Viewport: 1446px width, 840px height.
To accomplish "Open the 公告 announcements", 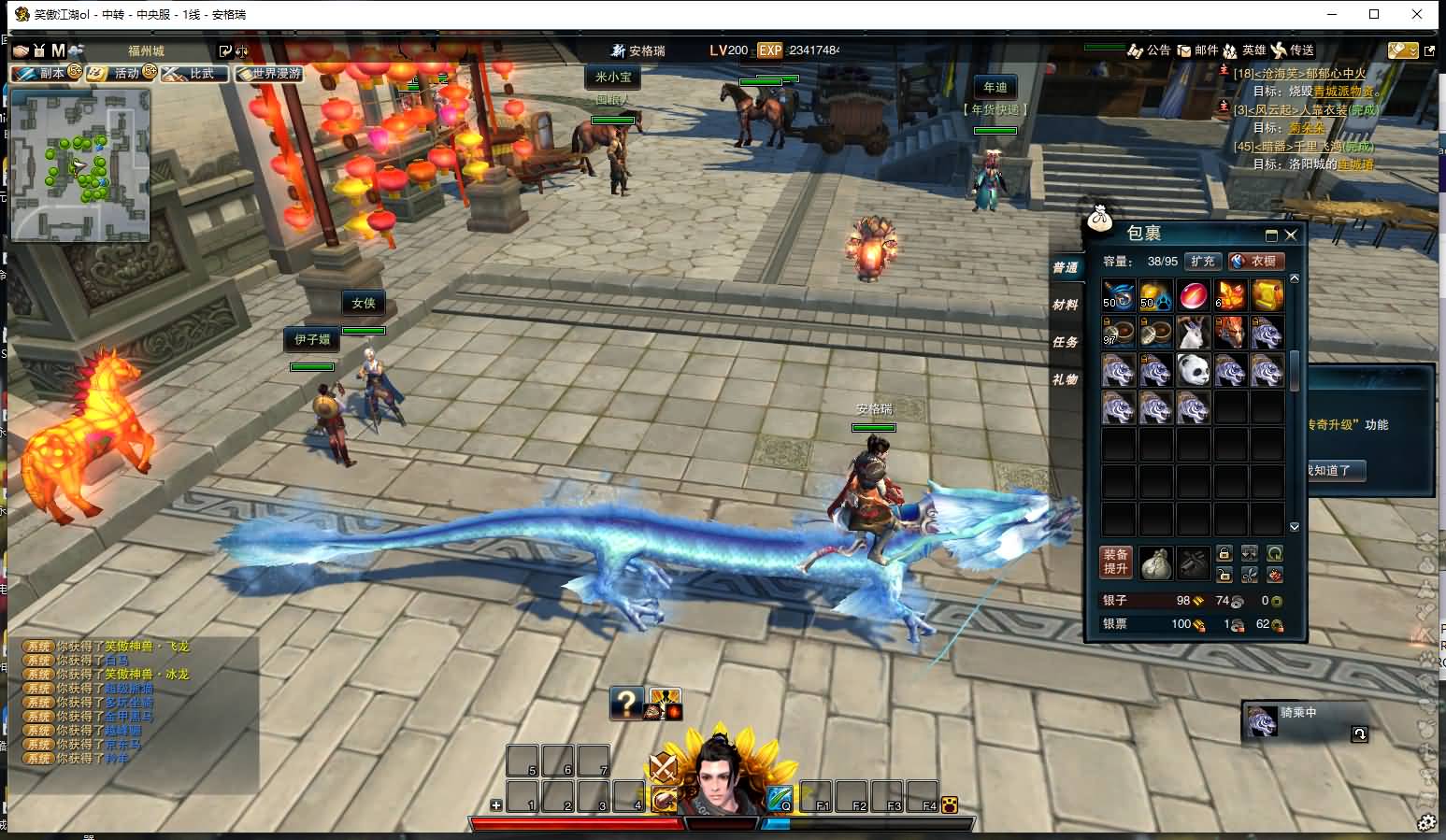I will pyautogui.click(x=1150, y=50).
